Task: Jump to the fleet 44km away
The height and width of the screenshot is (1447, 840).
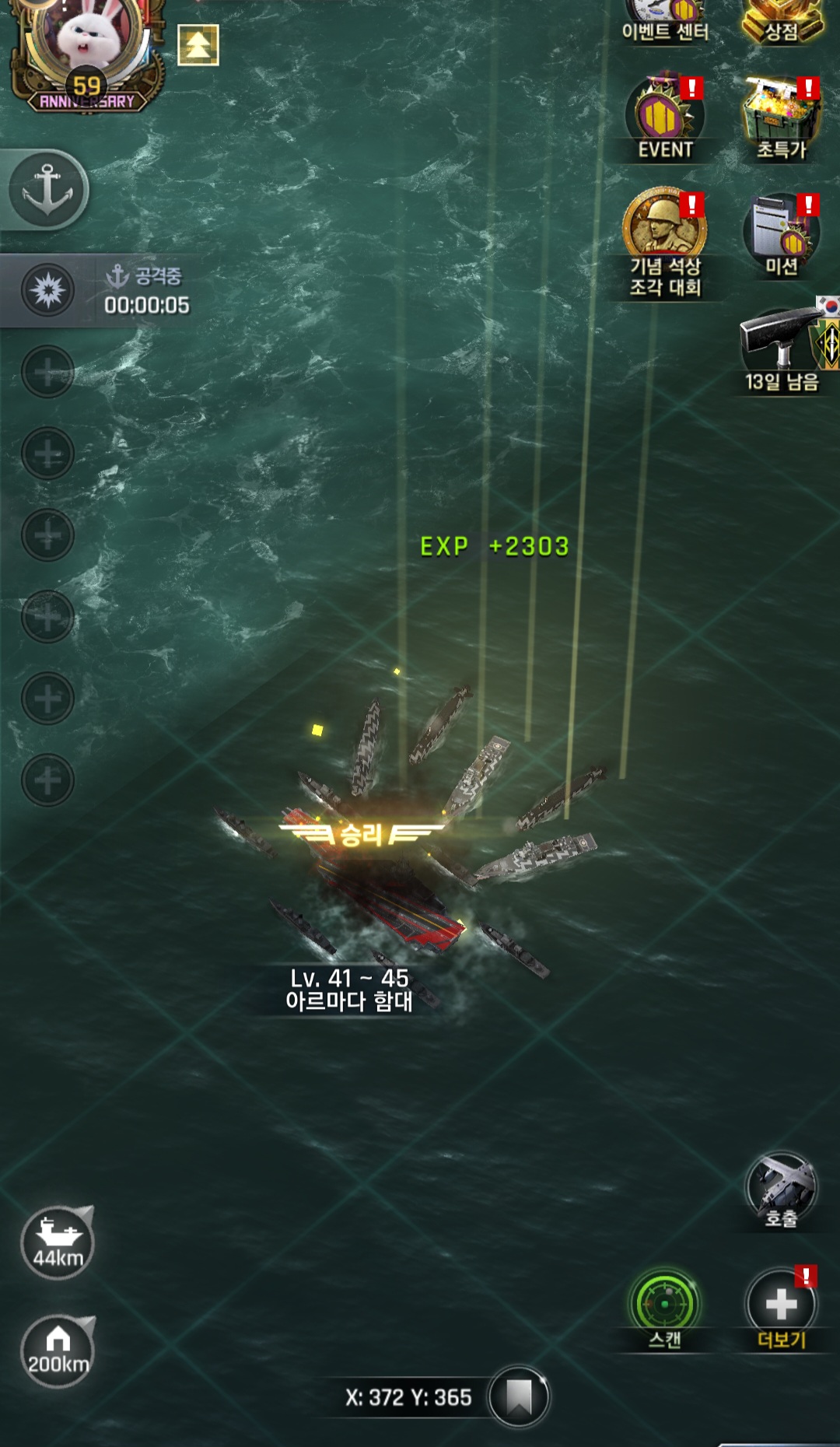Action: pyautogui.click(x=58, y=1242)
